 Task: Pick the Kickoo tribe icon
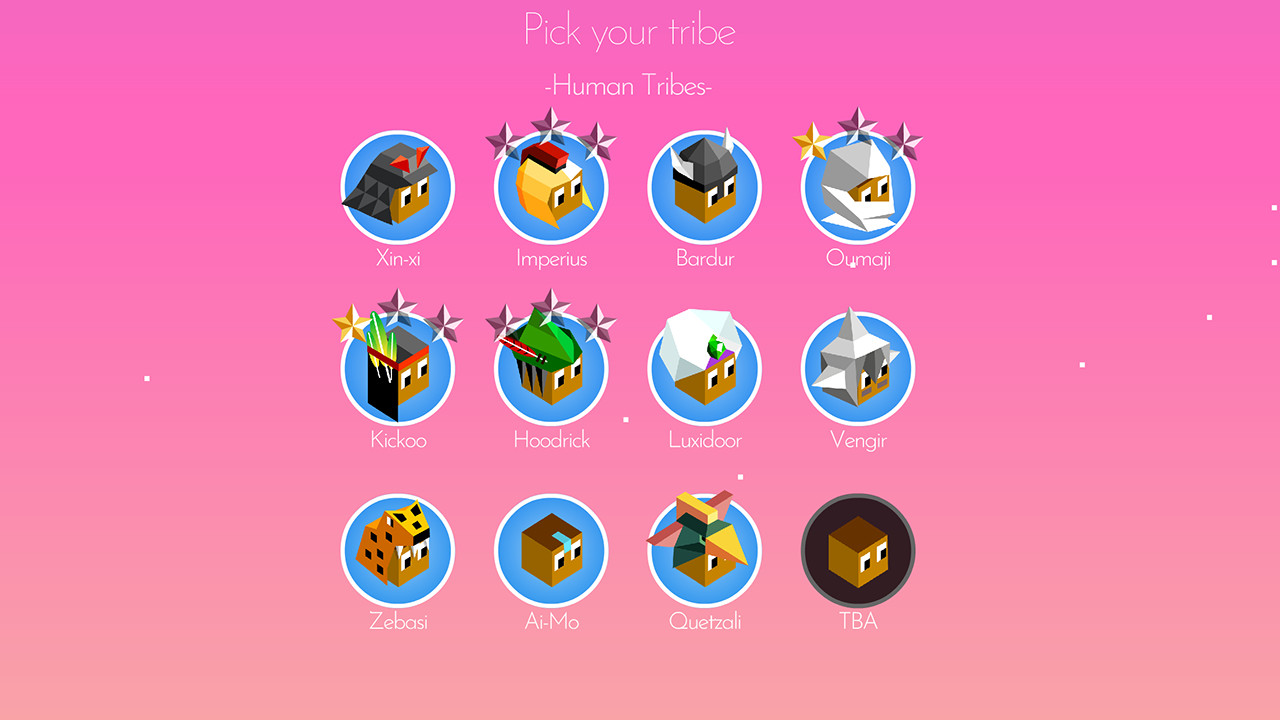click(398, 368)
